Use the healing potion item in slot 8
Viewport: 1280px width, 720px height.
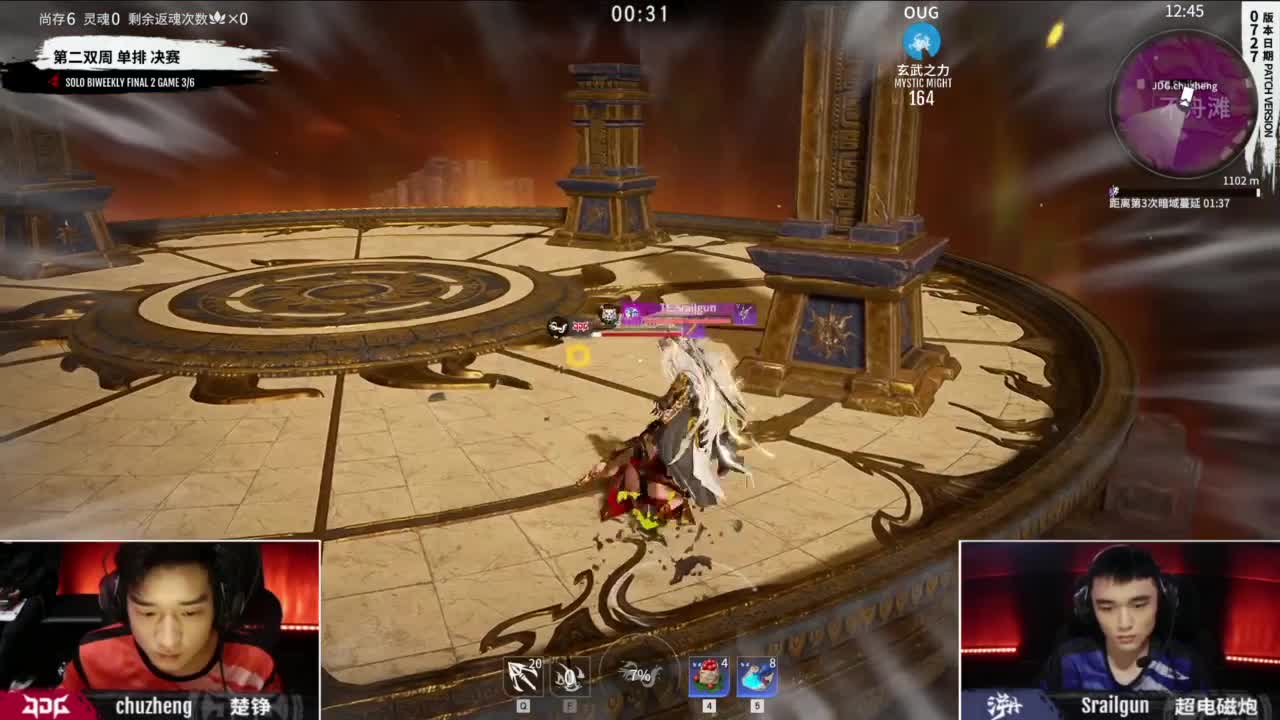tap(755, 675)
